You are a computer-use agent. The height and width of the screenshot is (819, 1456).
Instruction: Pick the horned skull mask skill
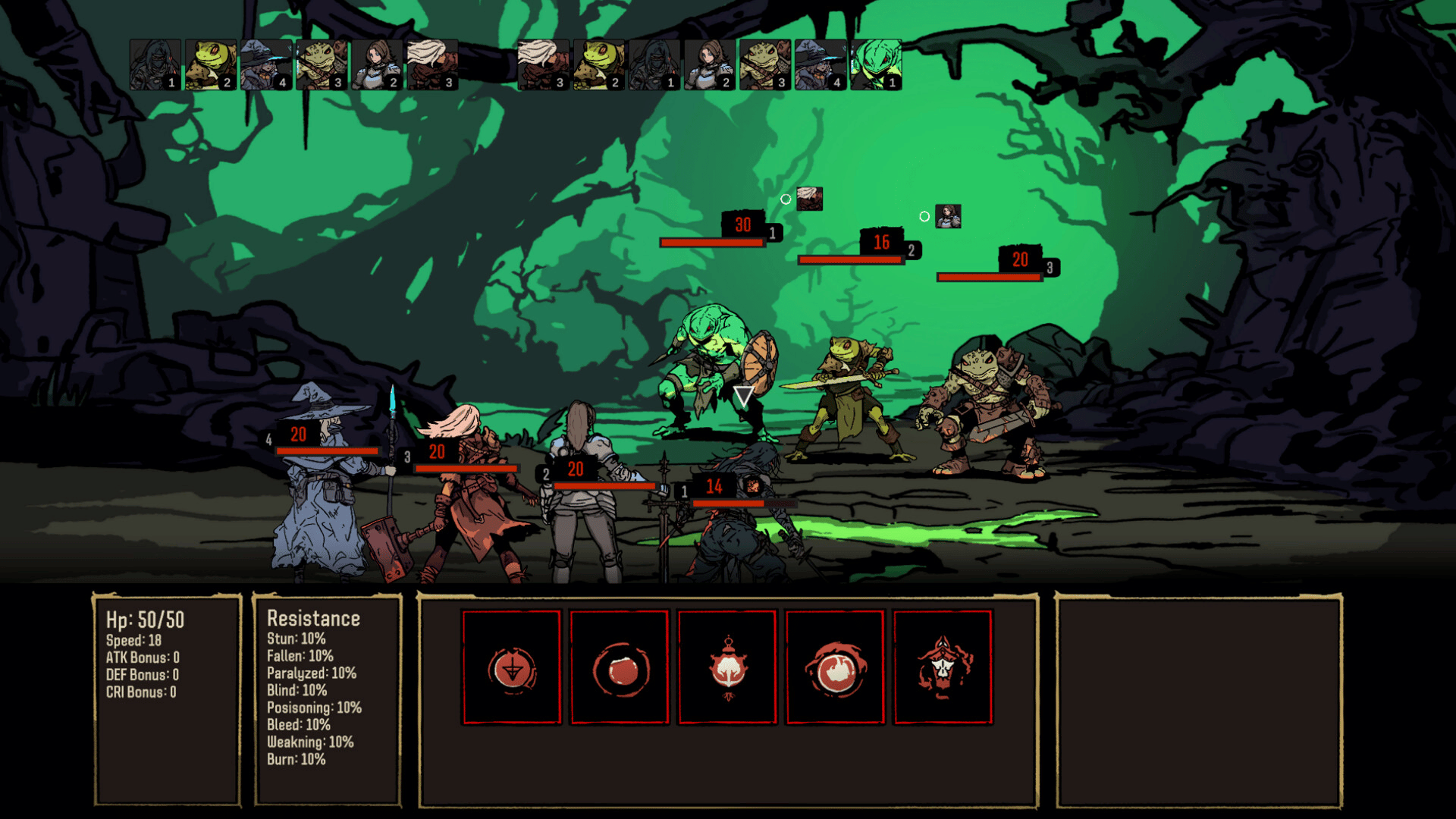(x=943, y=668)
